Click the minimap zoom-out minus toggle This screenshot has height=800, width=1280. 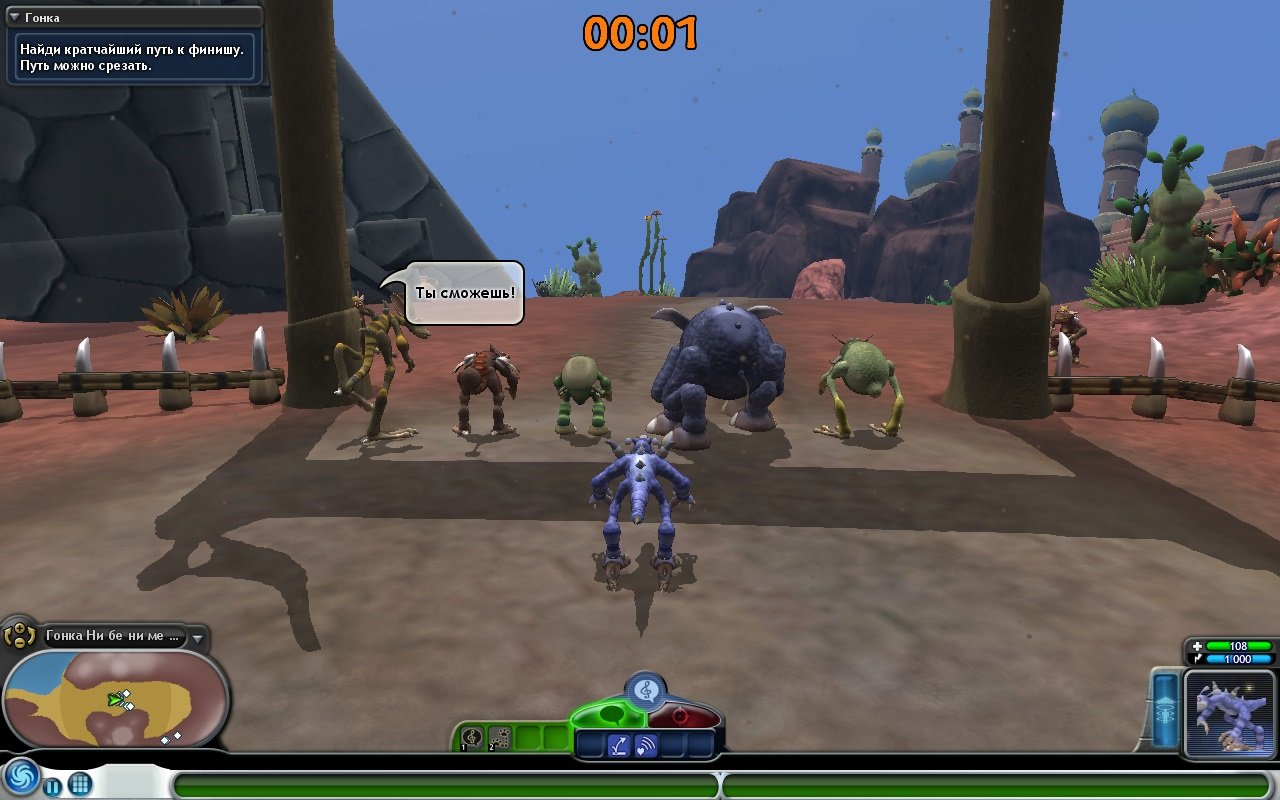point(19,645)
